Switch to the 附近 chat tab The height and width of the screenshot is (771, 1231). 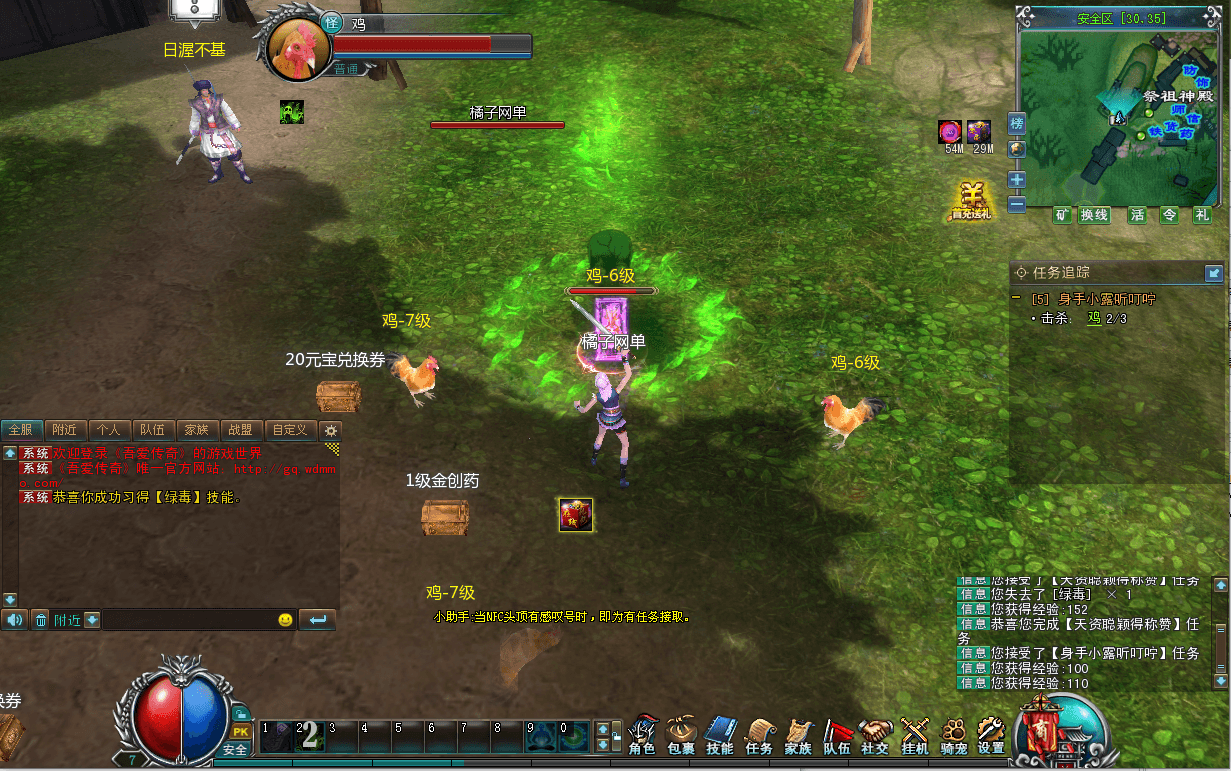pyautogui.click(x=65, y=430)
